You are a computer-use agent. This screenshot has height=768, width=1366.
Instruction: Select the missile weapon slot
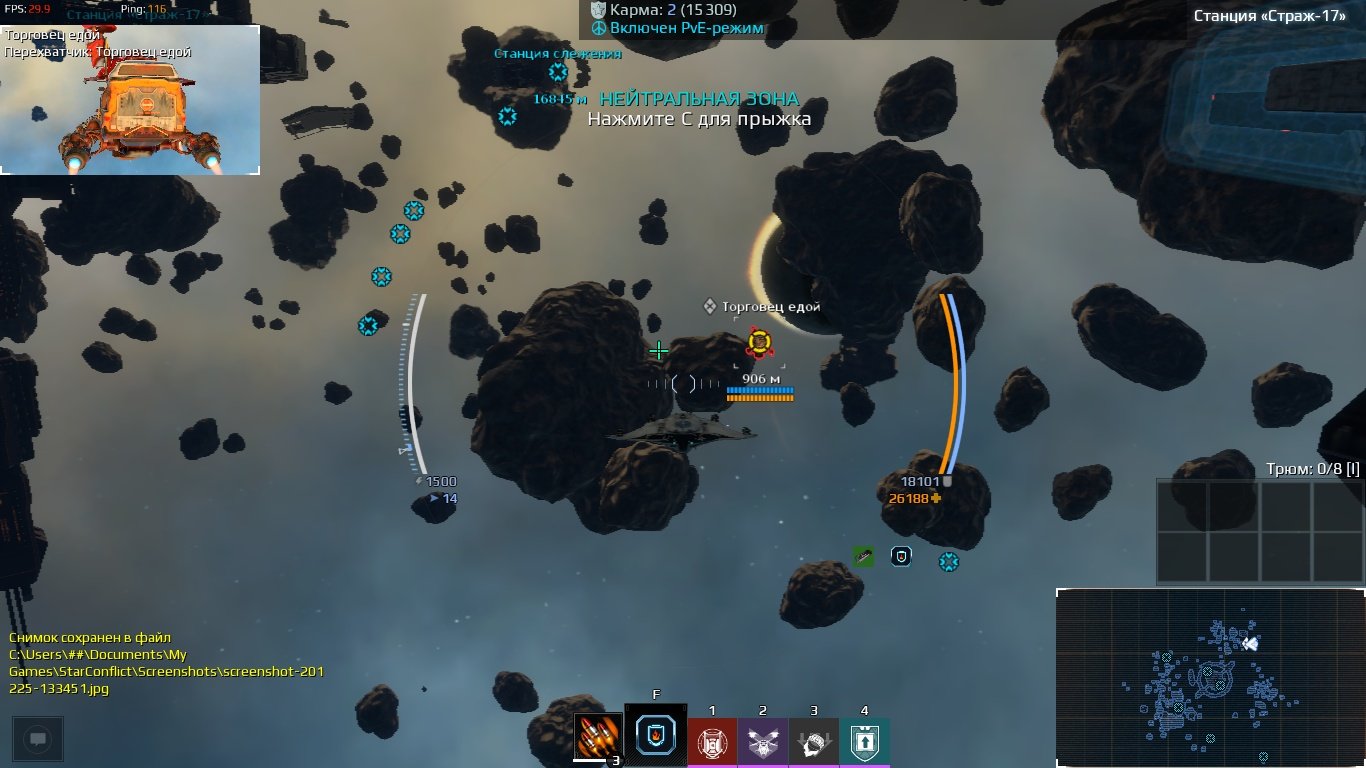point(598,737)
